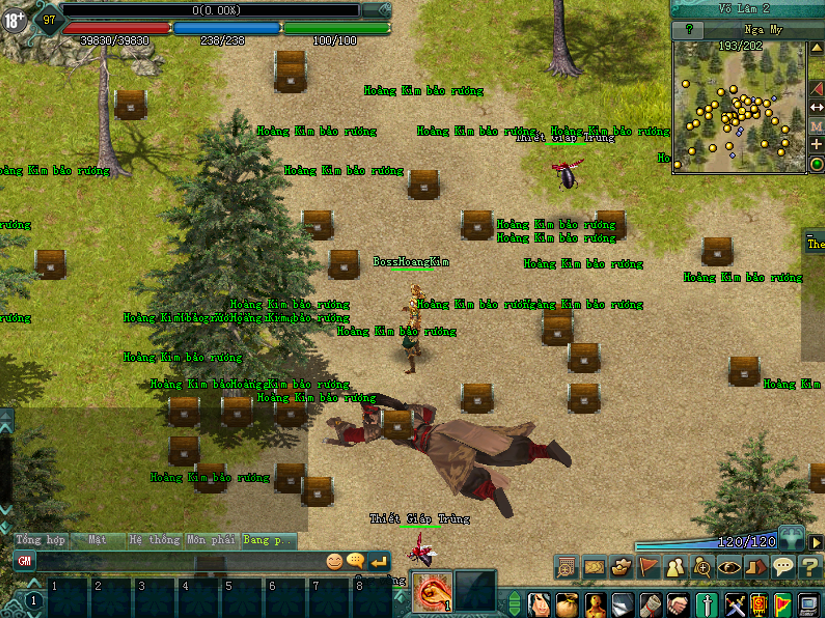Click the magnifying glass search button
Image resolution: width=825 pixels, height=618 pixels.
click(x=702, y=566)
